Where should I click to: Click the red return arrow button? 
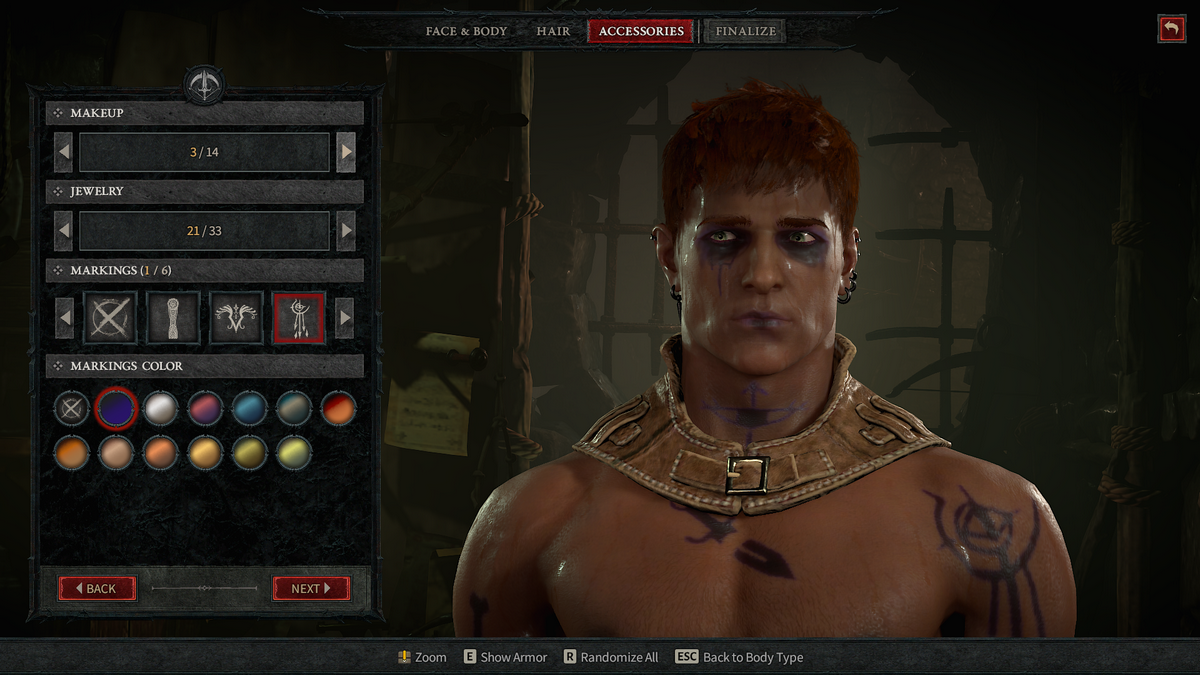point(1171,29)
